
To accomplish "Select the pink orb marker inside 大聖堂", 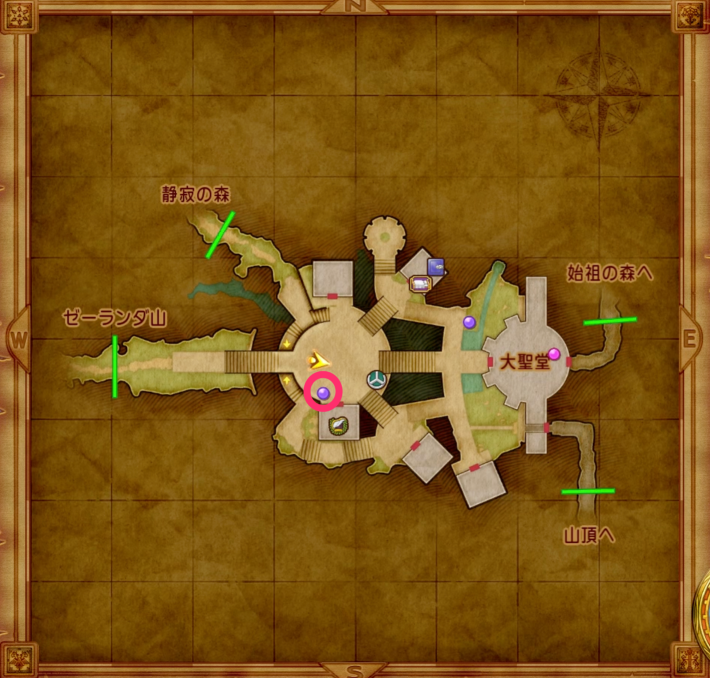I will (555, 353).
